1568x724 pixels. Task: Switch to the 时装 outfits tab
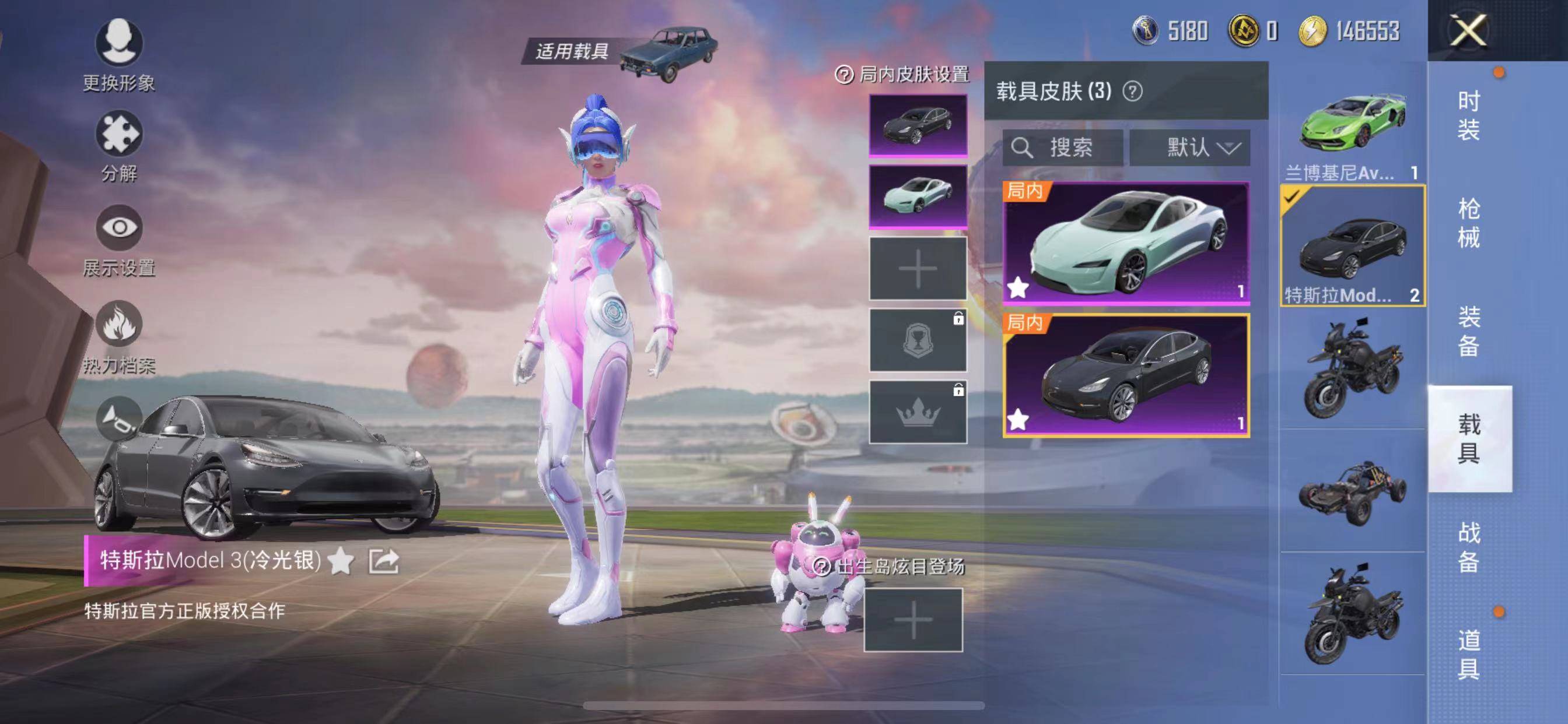[x=1468, y=115]
